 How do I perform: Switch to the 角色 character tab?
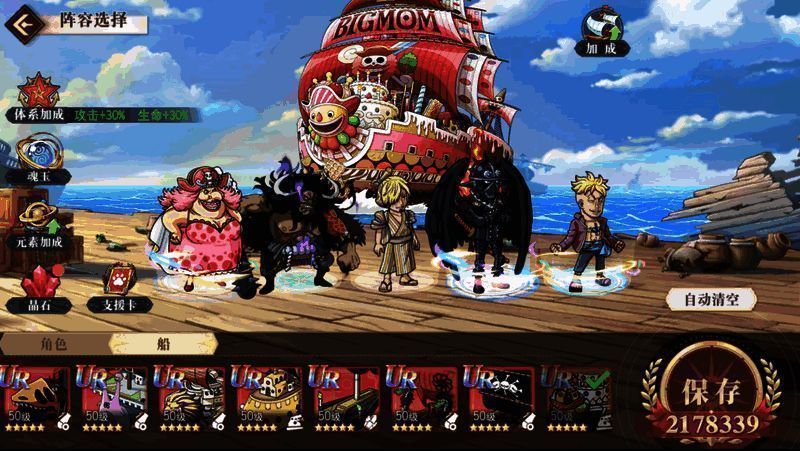(x=53, y=342)
